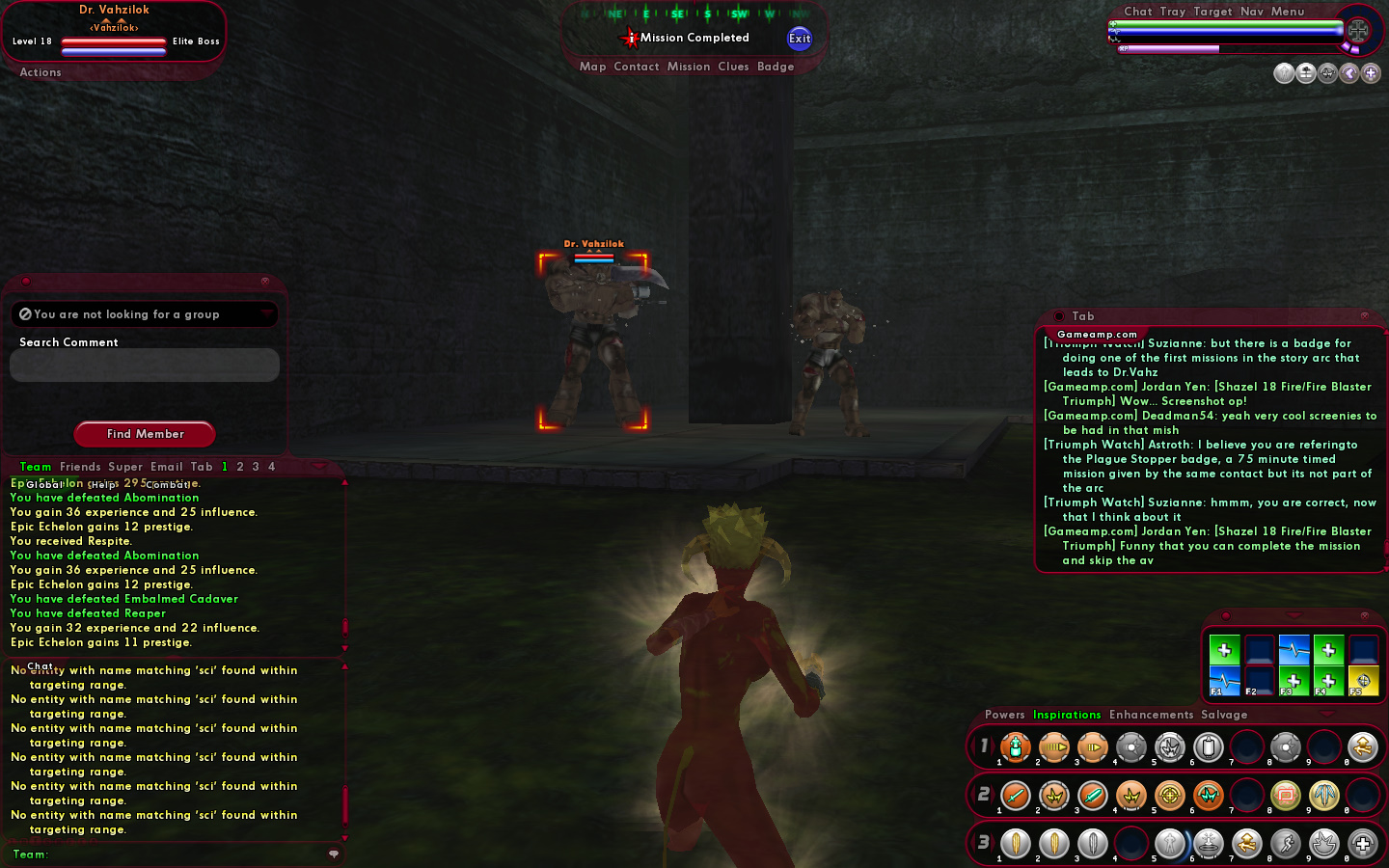Open the Badge window
Viewport: 1389px width, 868px height.
click(x=776, y=67)
